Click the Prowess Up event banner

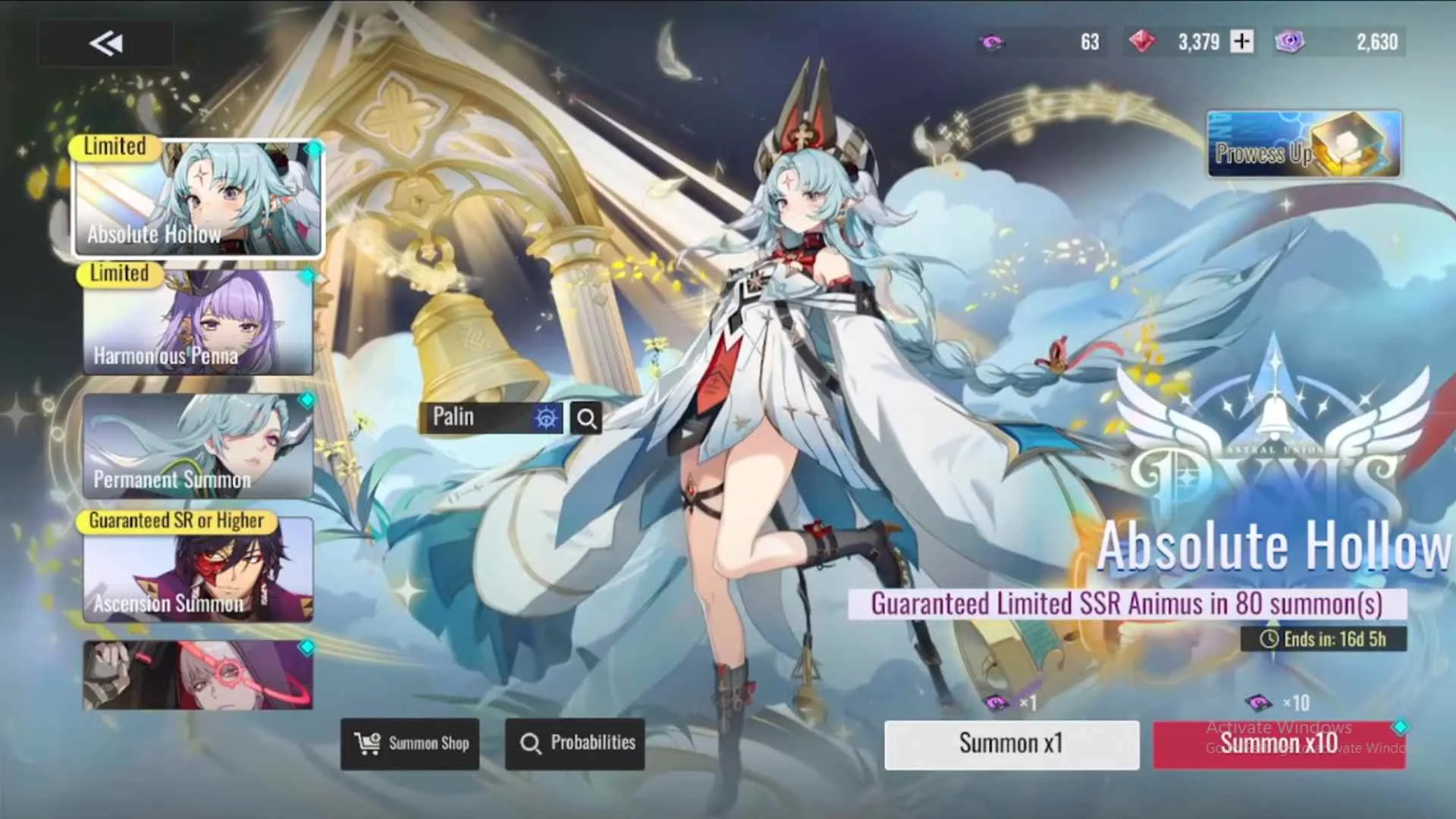tap(1302, 144)
